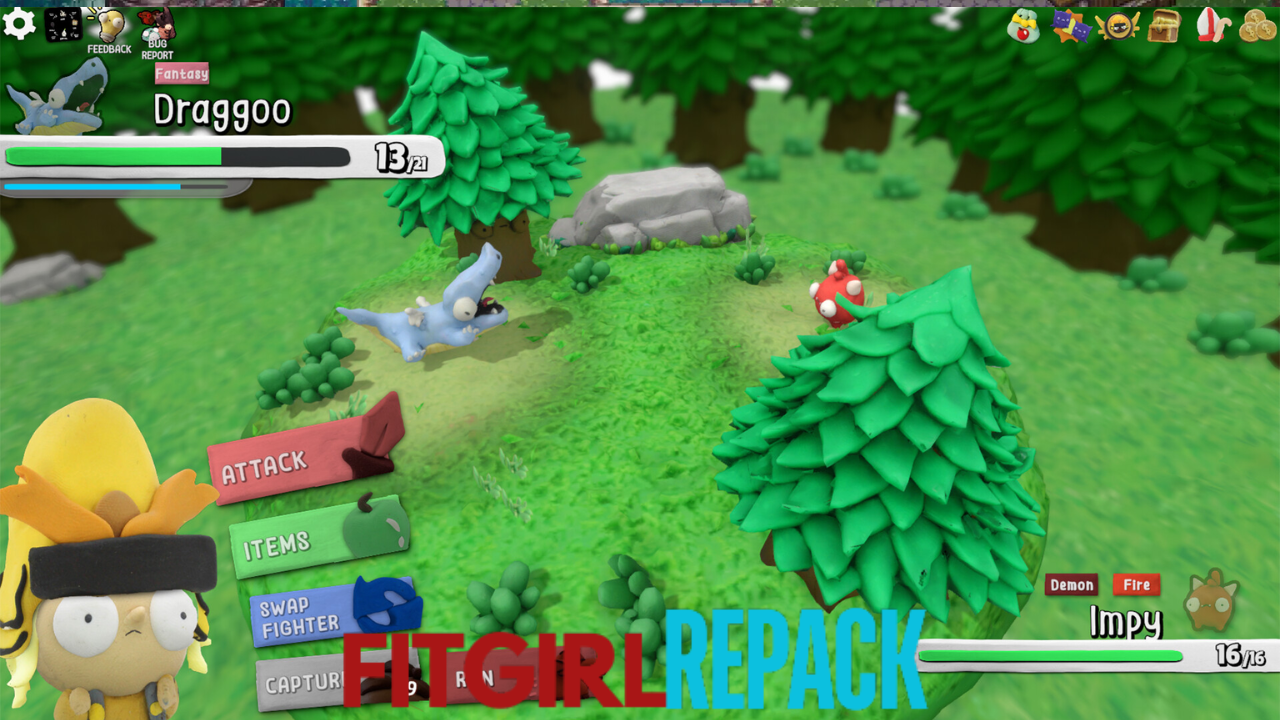Viewport: 1280px width, 720px height.
Task: Send feedback via the lightbulb icon
Action: 108,27
